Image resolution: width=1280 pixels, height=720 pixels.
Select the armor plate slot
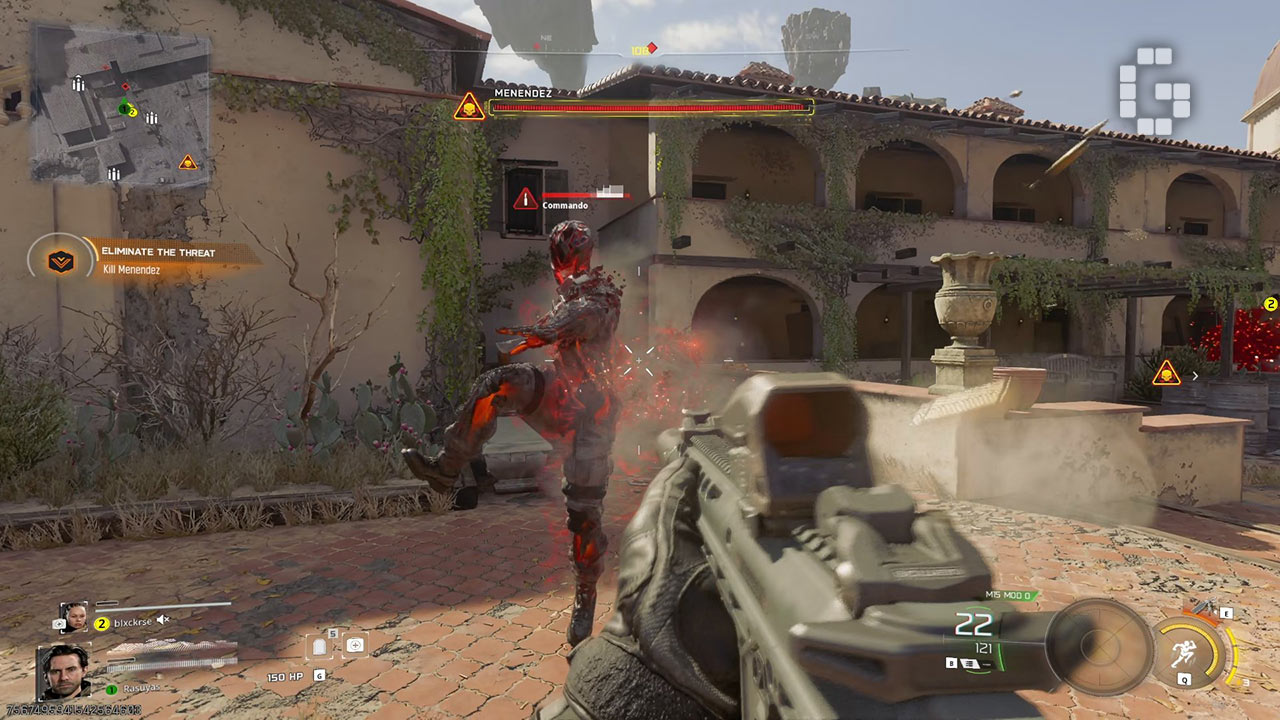pos(320,646)
